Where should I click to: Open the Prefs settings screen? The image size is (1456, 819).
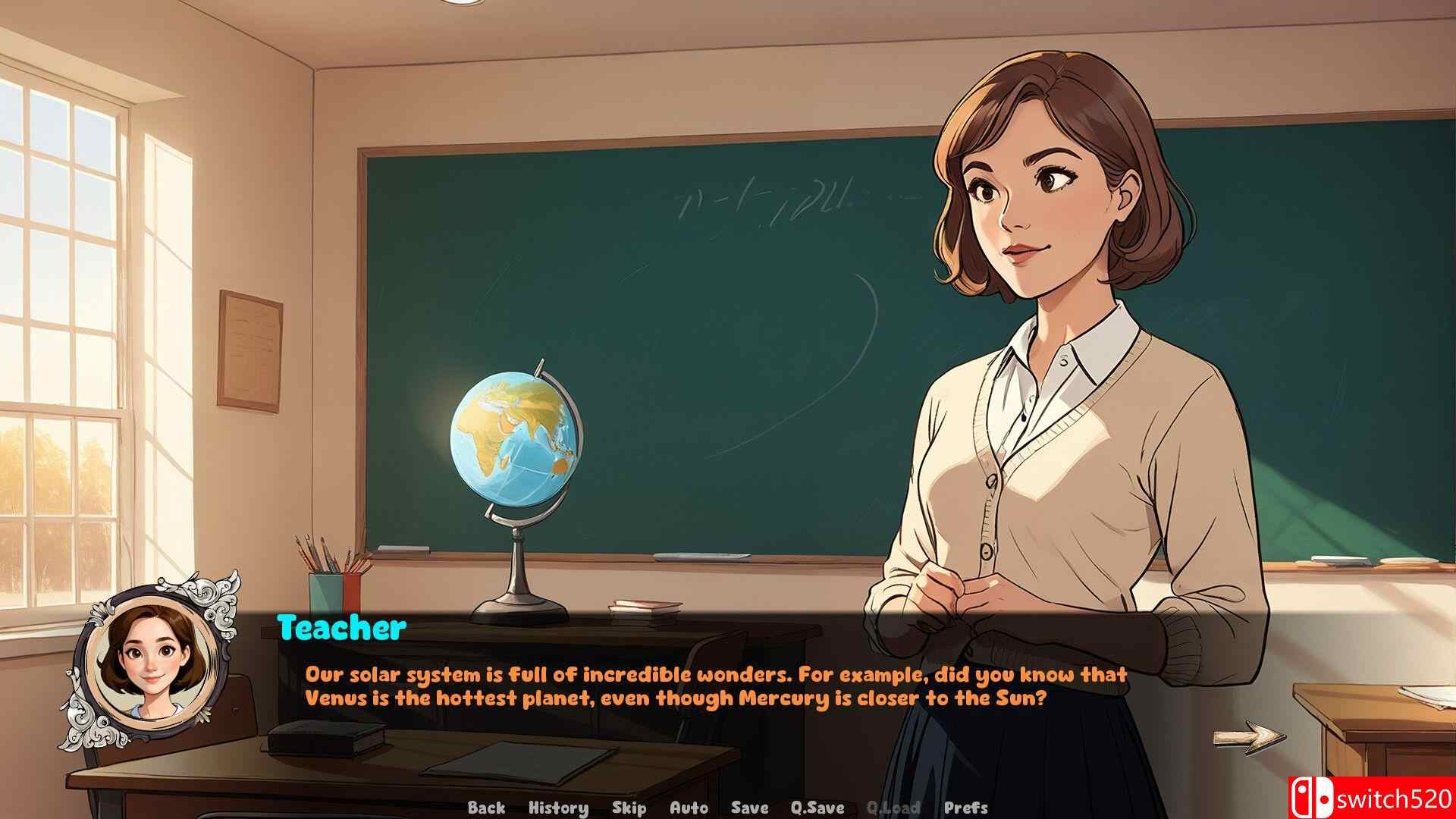point(967,808)
